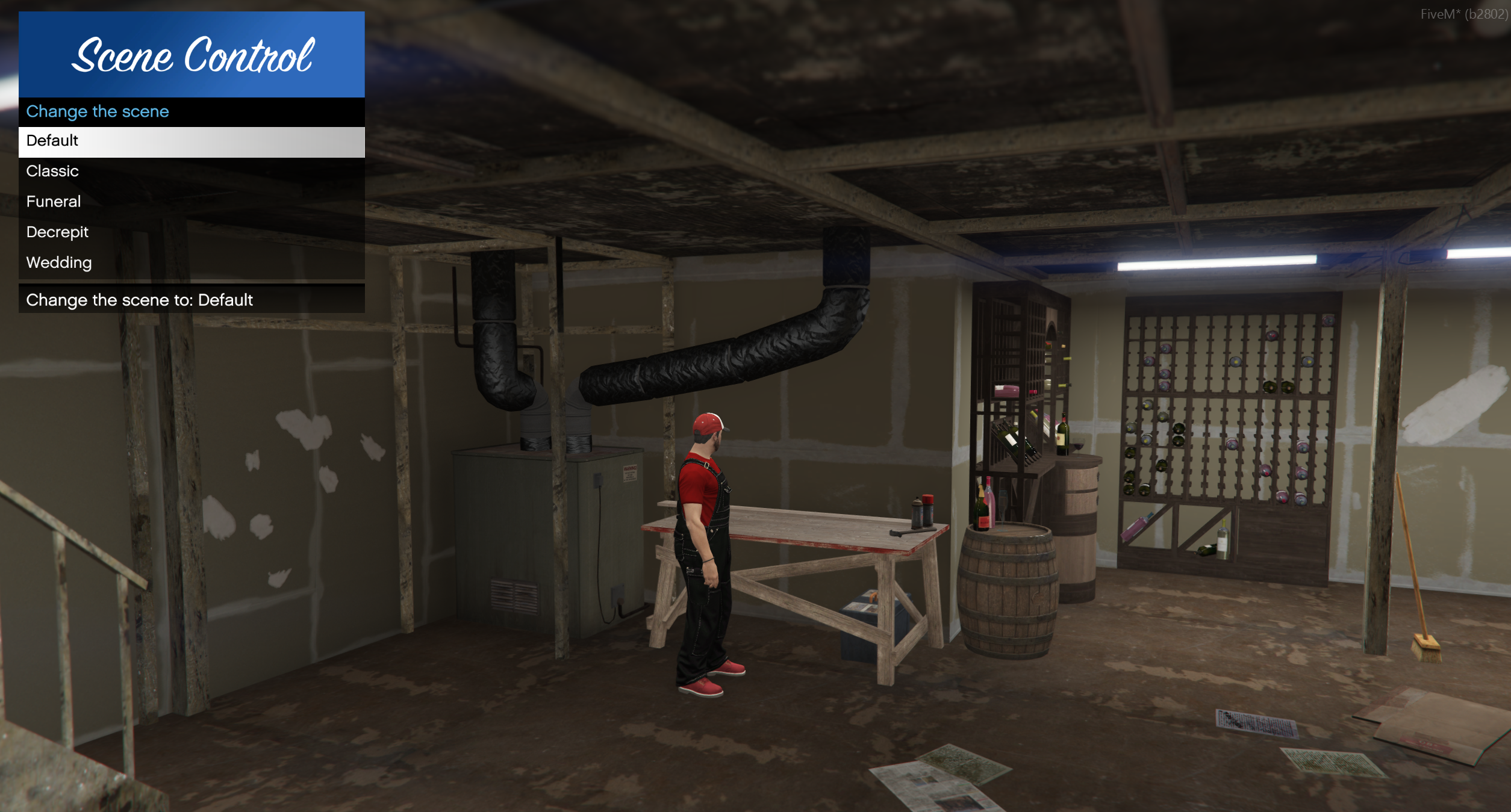Pick the Decrepit scene entry

(x=191, y=232)
